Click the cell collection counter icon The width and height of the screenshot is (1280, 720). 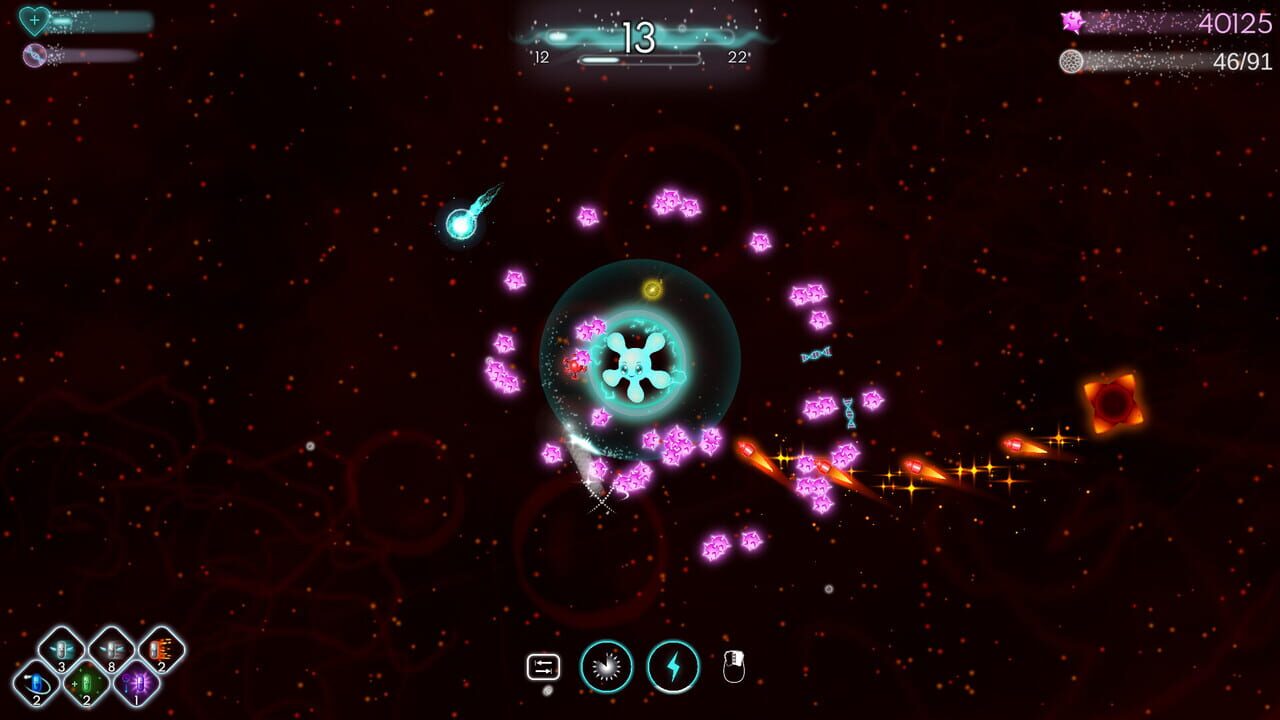[x=1071, y=61]
